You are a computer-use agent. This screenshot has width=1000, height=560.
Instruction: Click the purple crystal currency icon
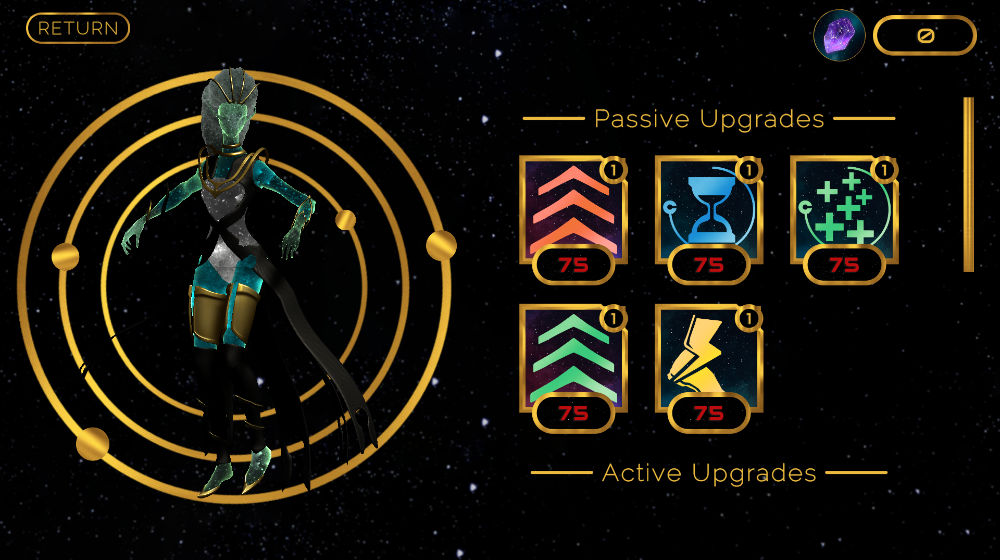[x=839, y=36]
